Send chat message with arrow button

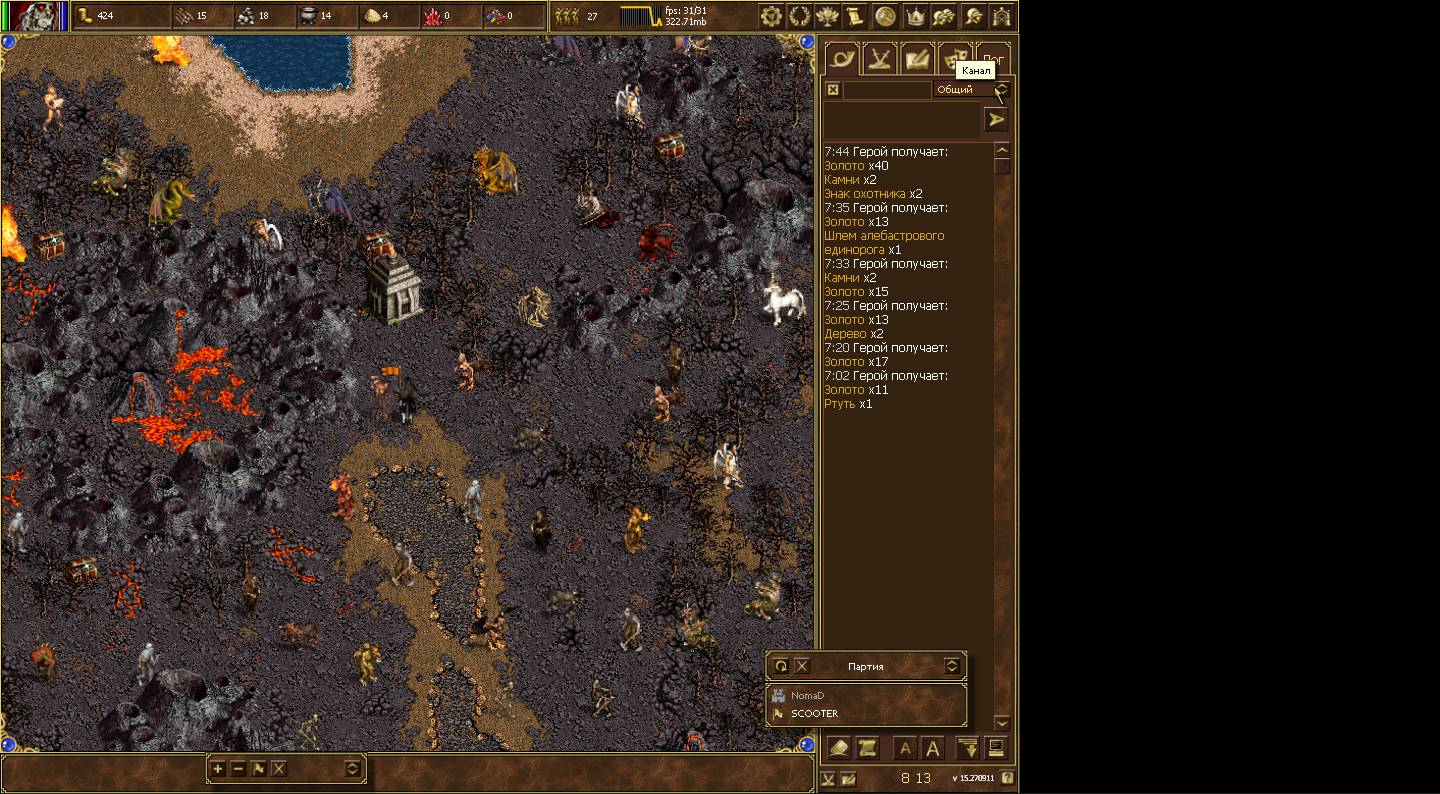coord(996,120)
